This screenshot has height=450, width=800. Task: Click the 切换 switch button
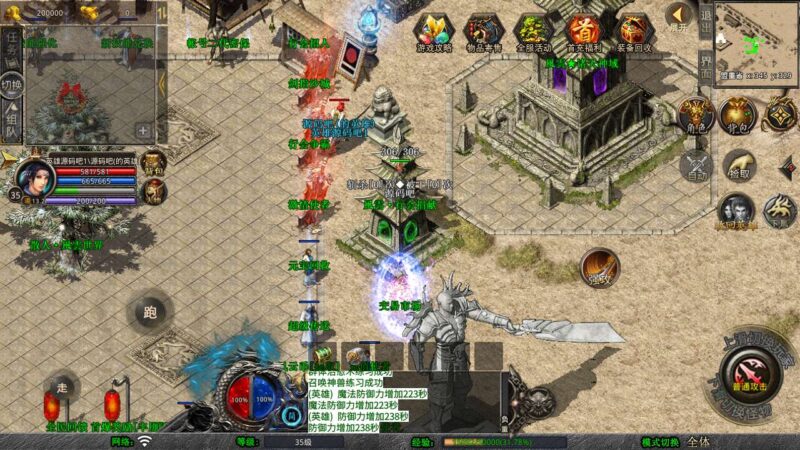[12, 85]
